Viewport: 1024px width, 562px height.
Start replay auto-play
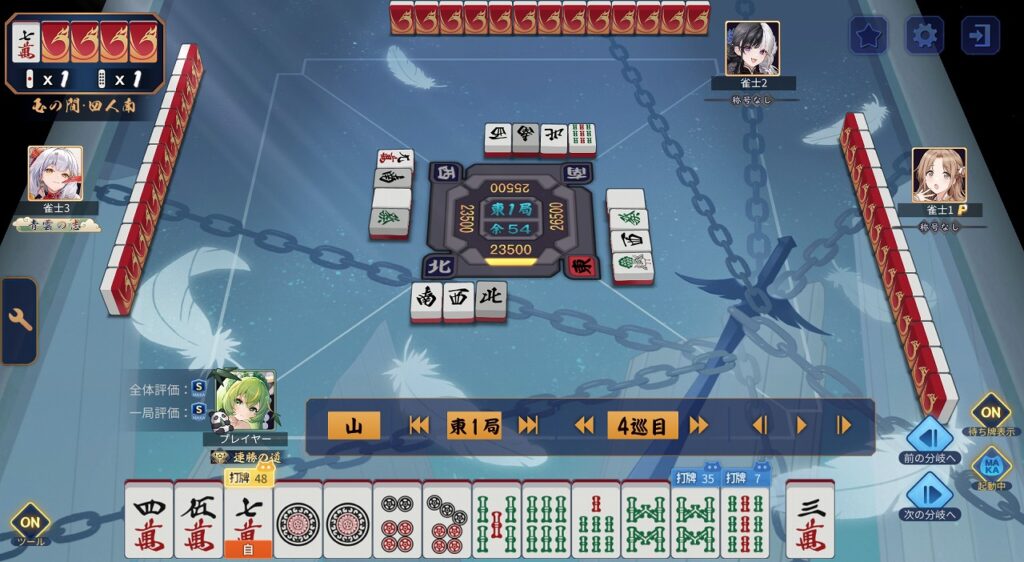tap(801, 426)
